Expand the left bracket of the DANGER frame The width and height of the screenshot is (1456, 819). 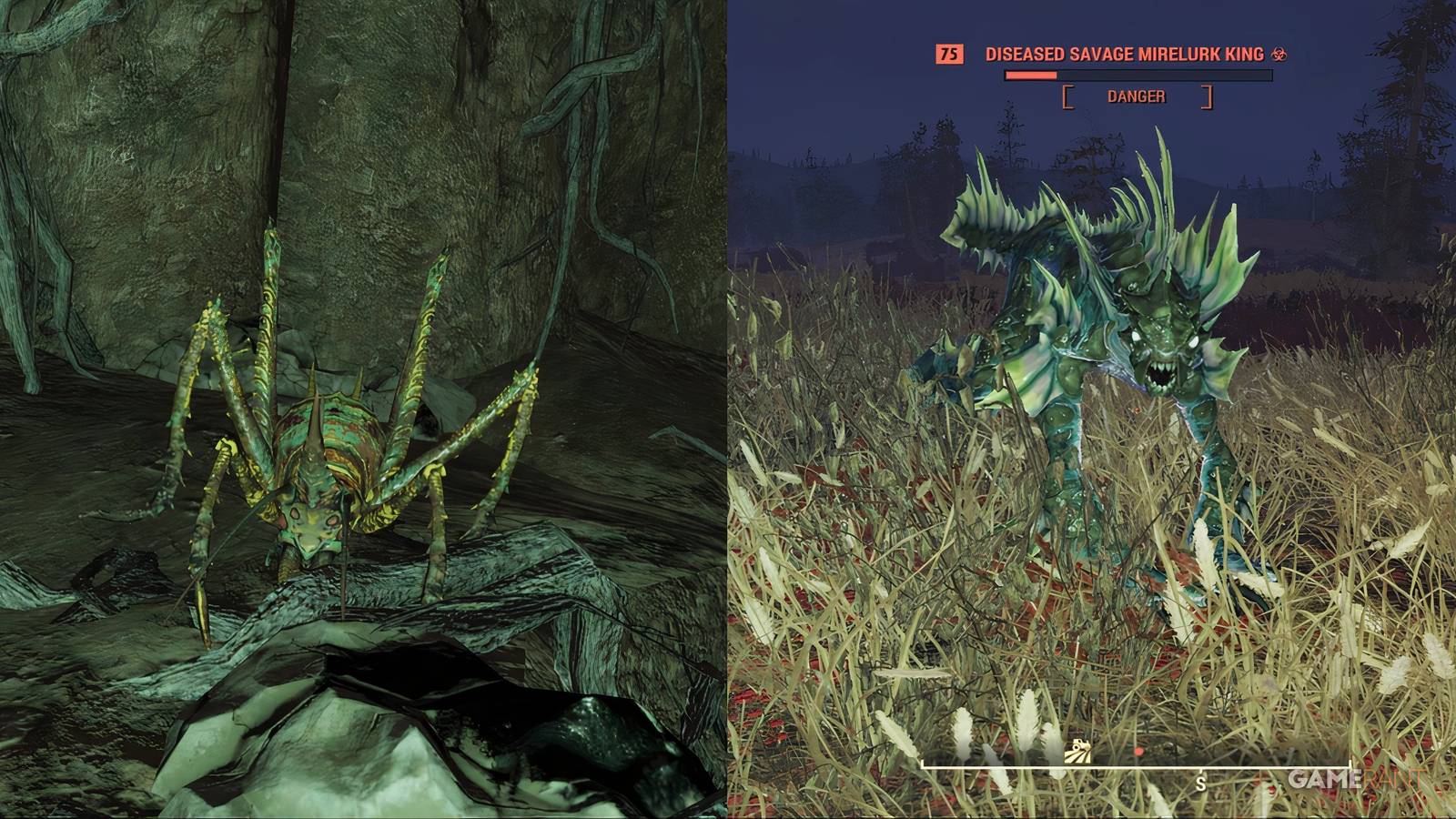coord(1067,96)
